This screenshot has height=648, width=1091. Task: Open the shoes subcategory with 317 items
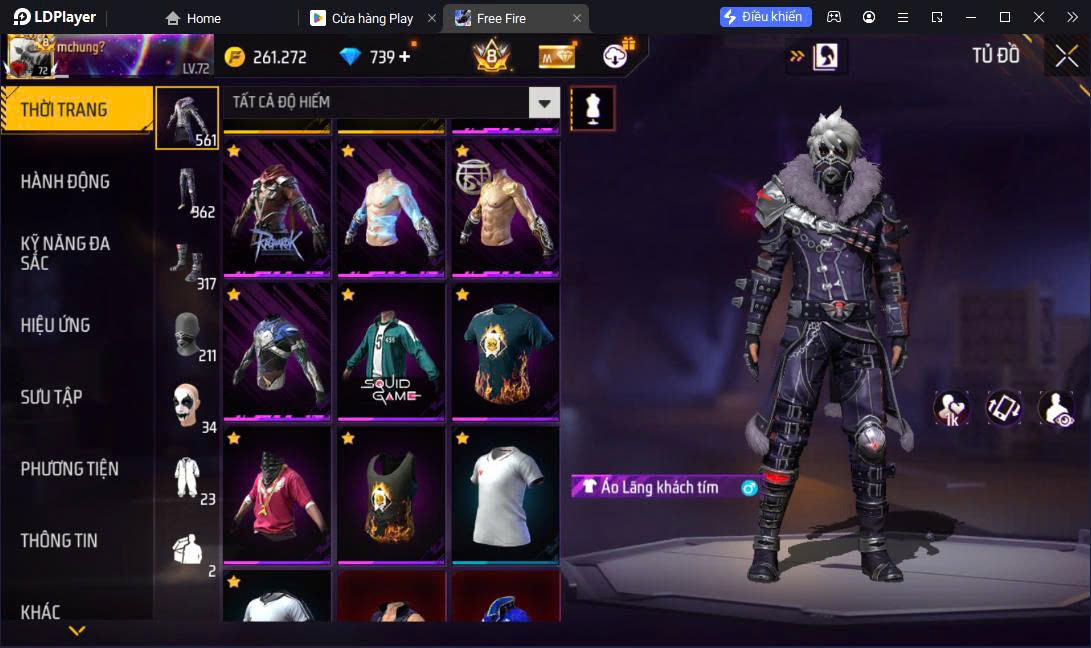point(187,262)
